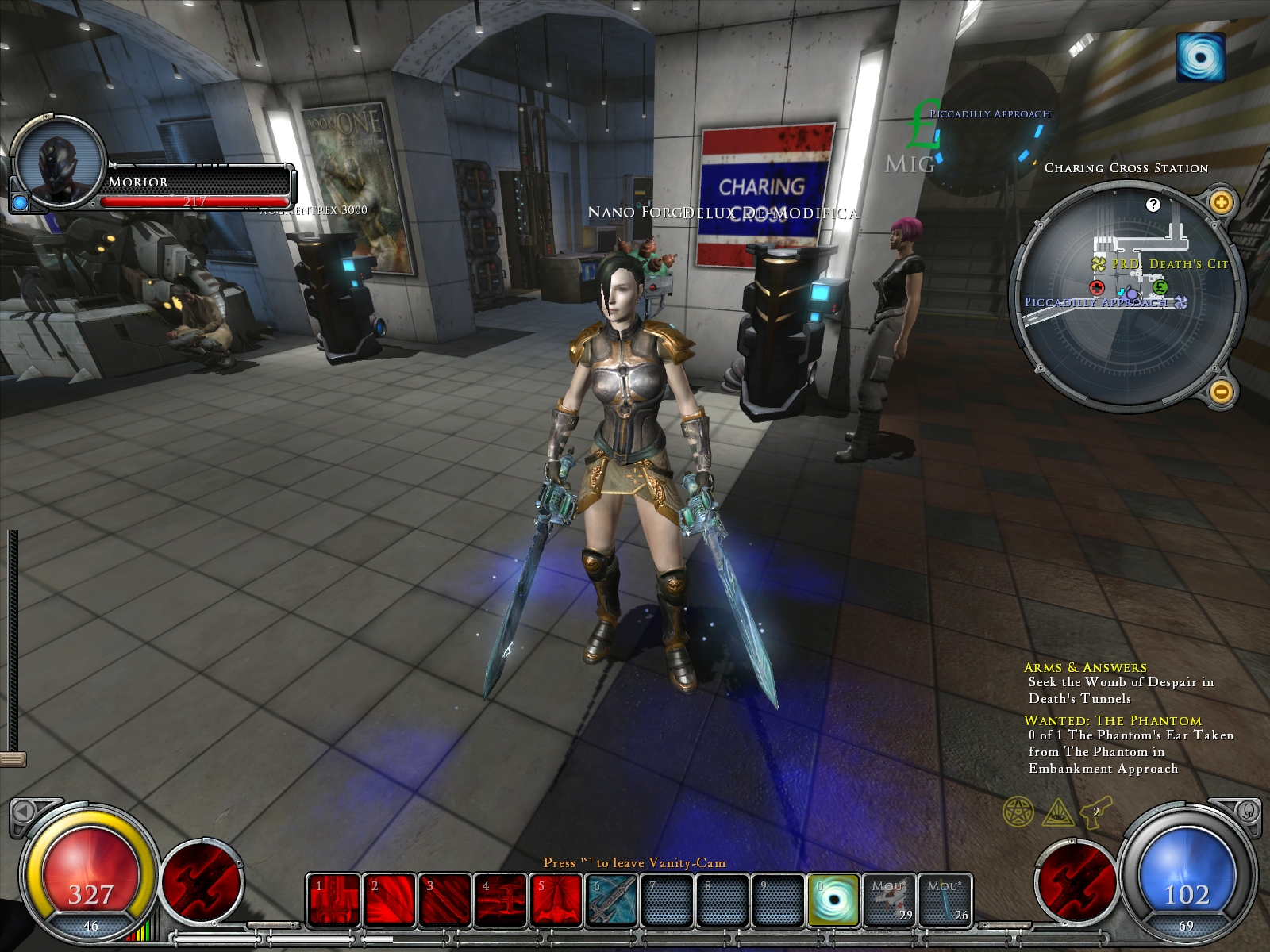
Task: Use the mouse-bound item with count 26
Action: pos(945,900)
